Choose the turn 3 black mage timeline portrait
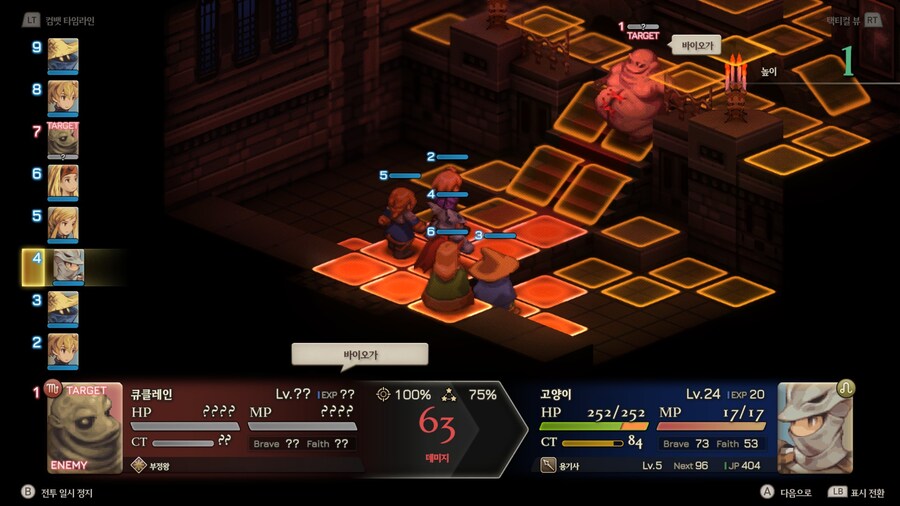The image size is (900, 506). point(62,308)
